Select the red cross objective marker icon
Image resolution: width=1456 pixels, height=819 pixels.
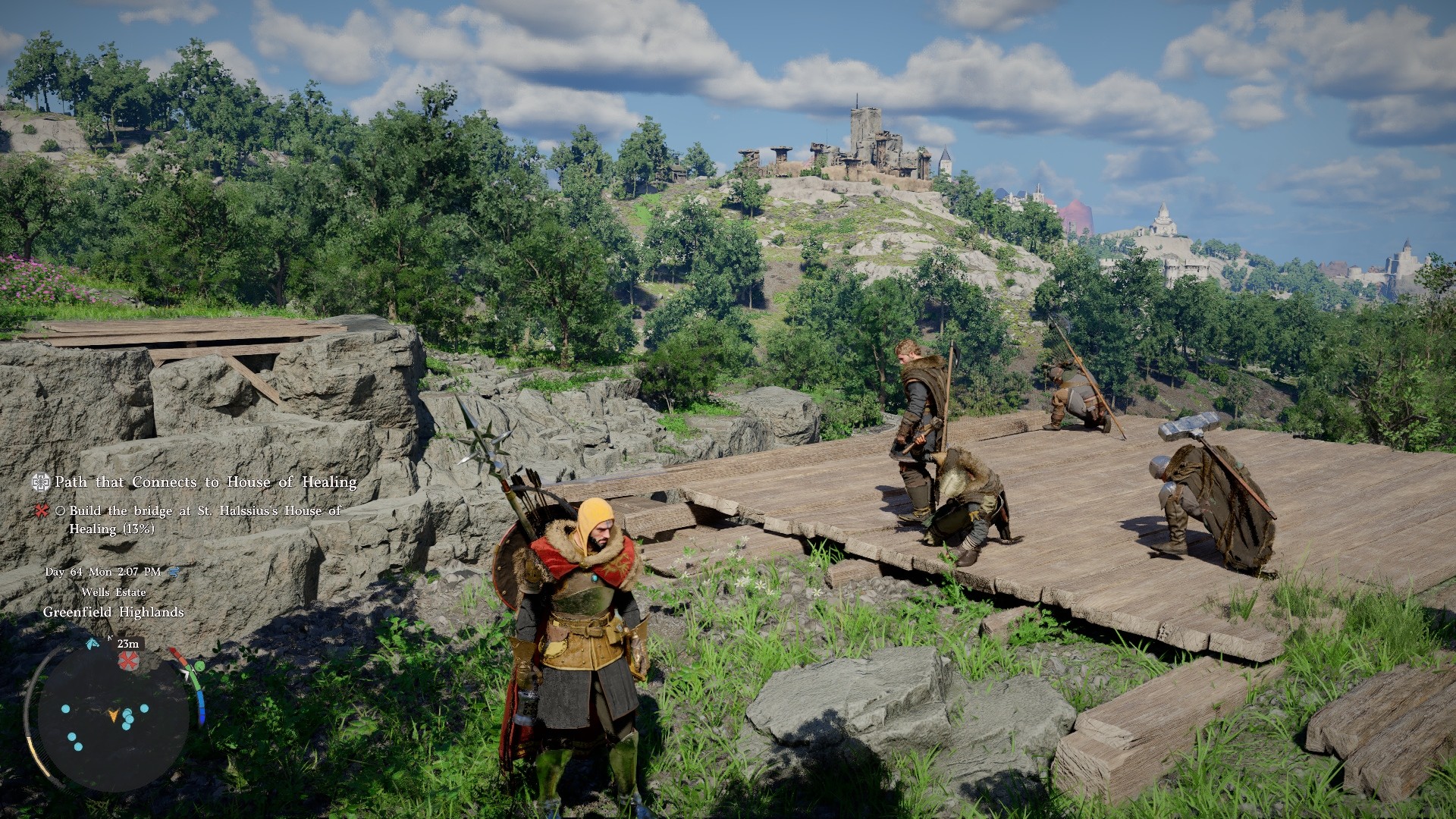tap(40, 512)
